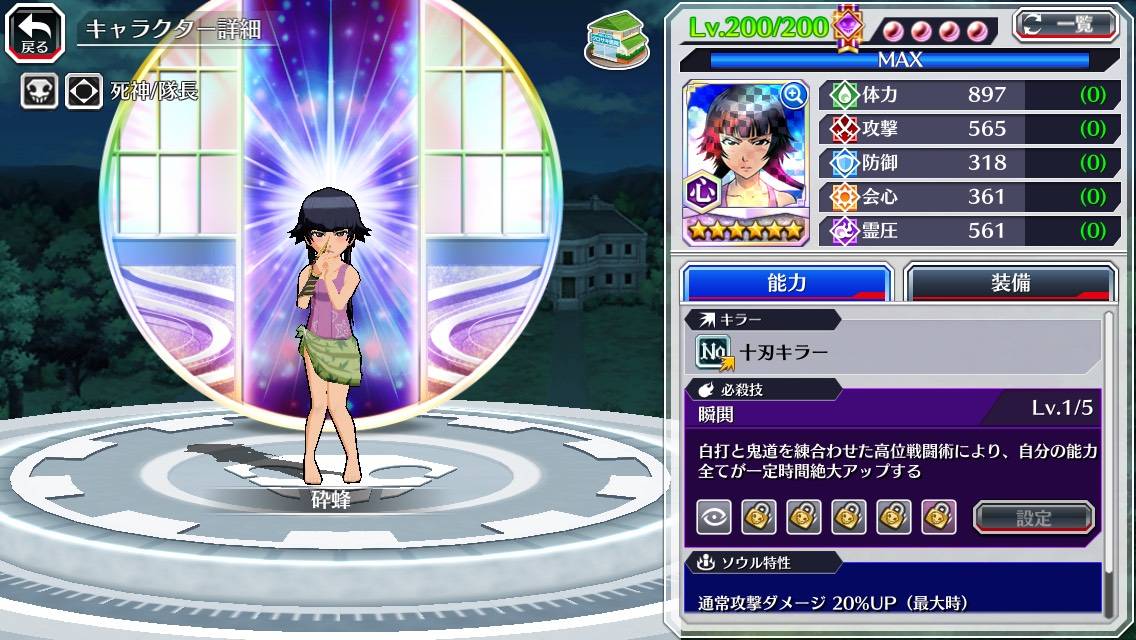Image resolution: width=1136 pixels, height=640 pixels.
Task: Click the grayed 設定 button
Action: [1033, 517]
